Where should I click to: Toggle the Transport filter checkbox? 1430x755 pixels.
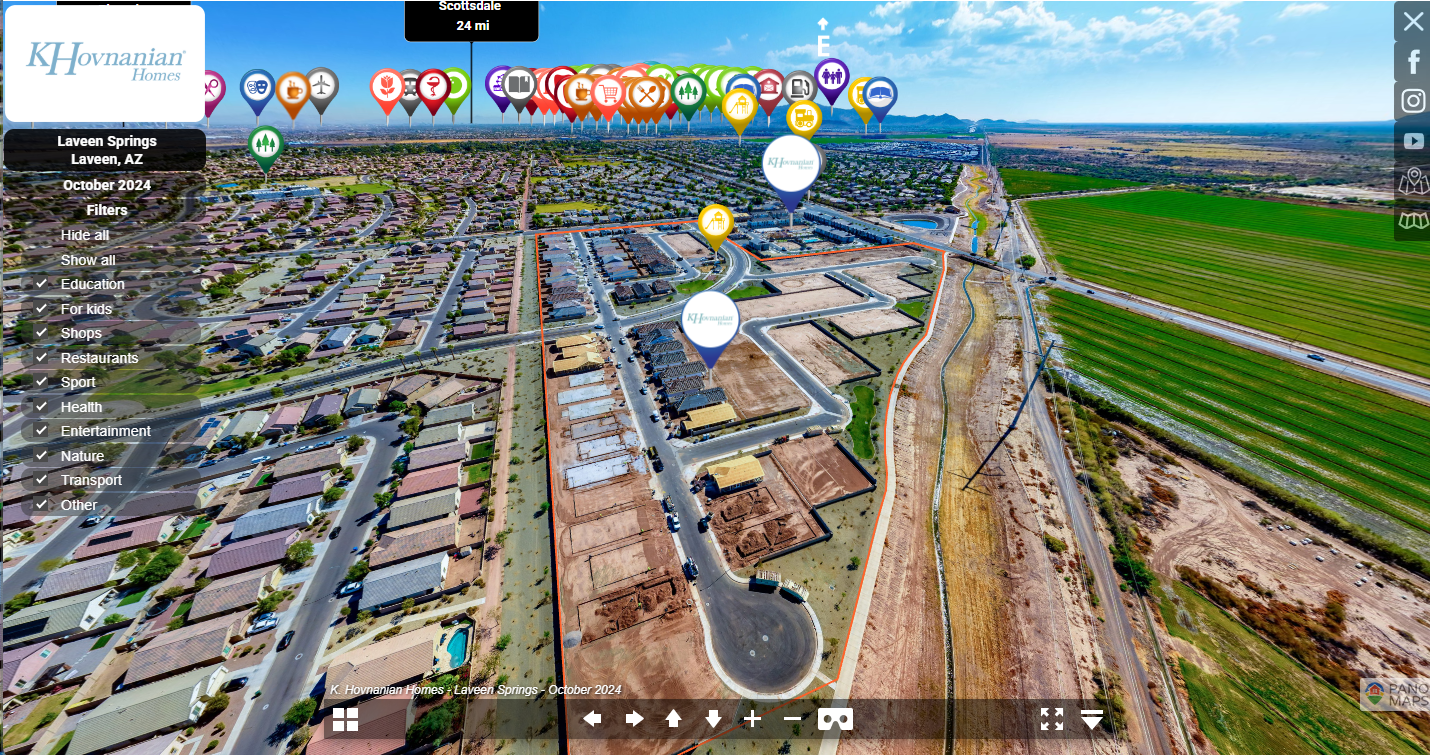42,480
